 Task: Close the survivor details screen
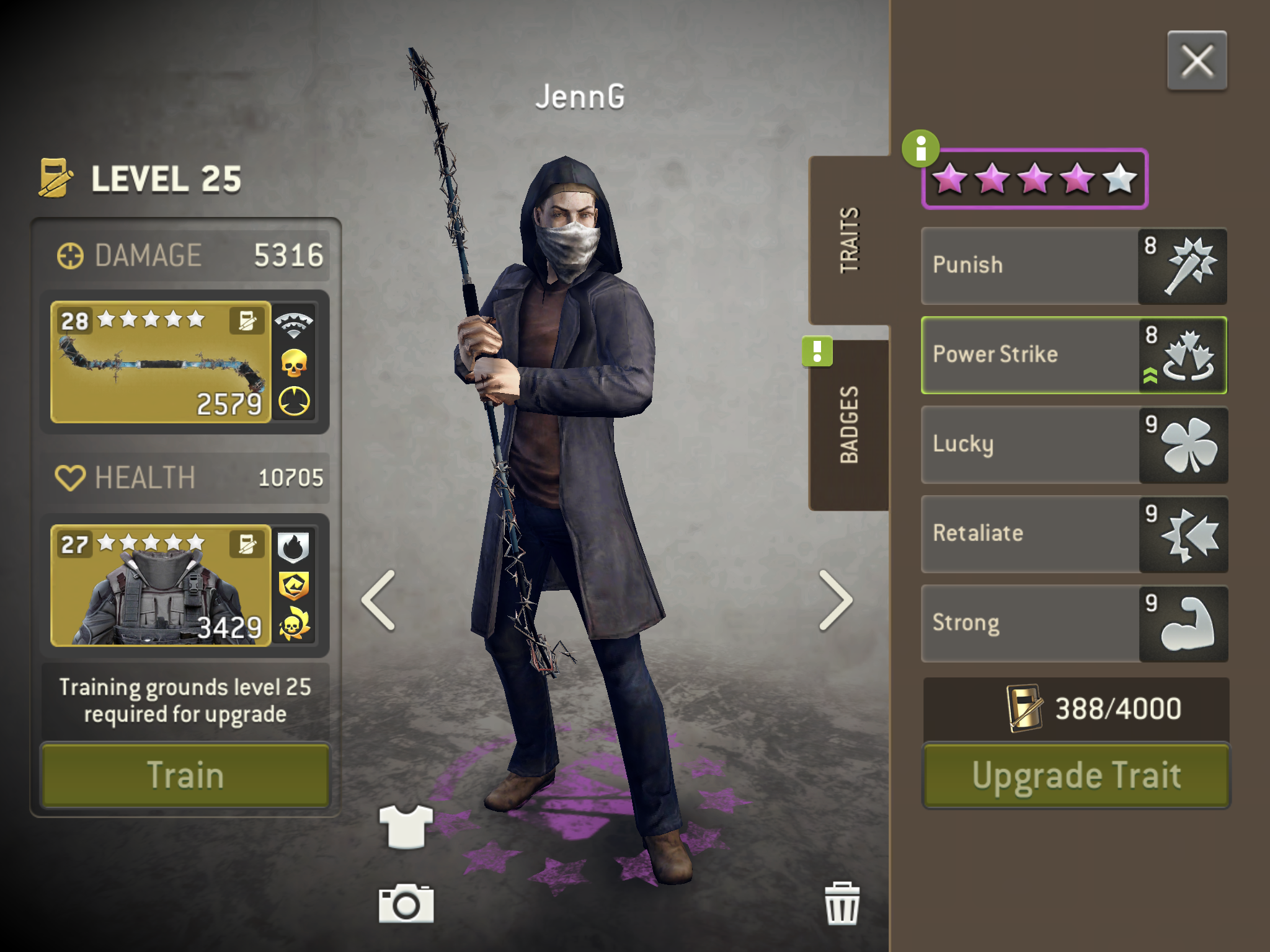click(x=1196, y=61)
